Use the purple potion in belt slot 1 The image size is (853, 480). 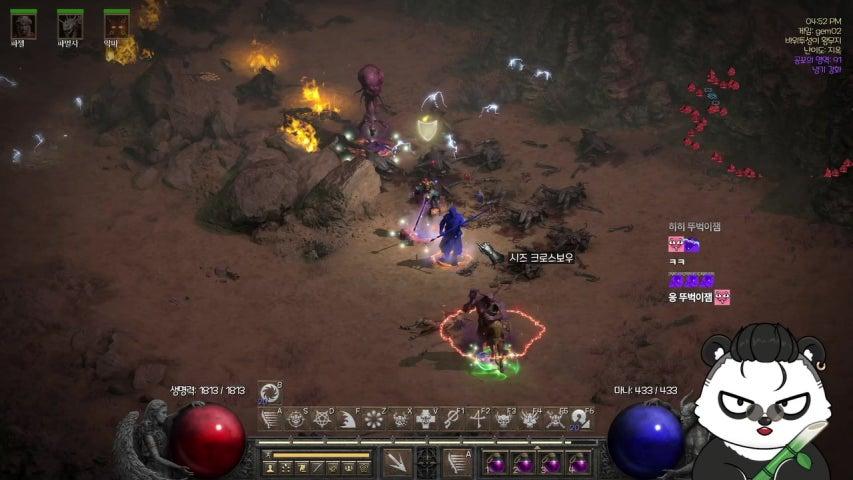(496, 463)
